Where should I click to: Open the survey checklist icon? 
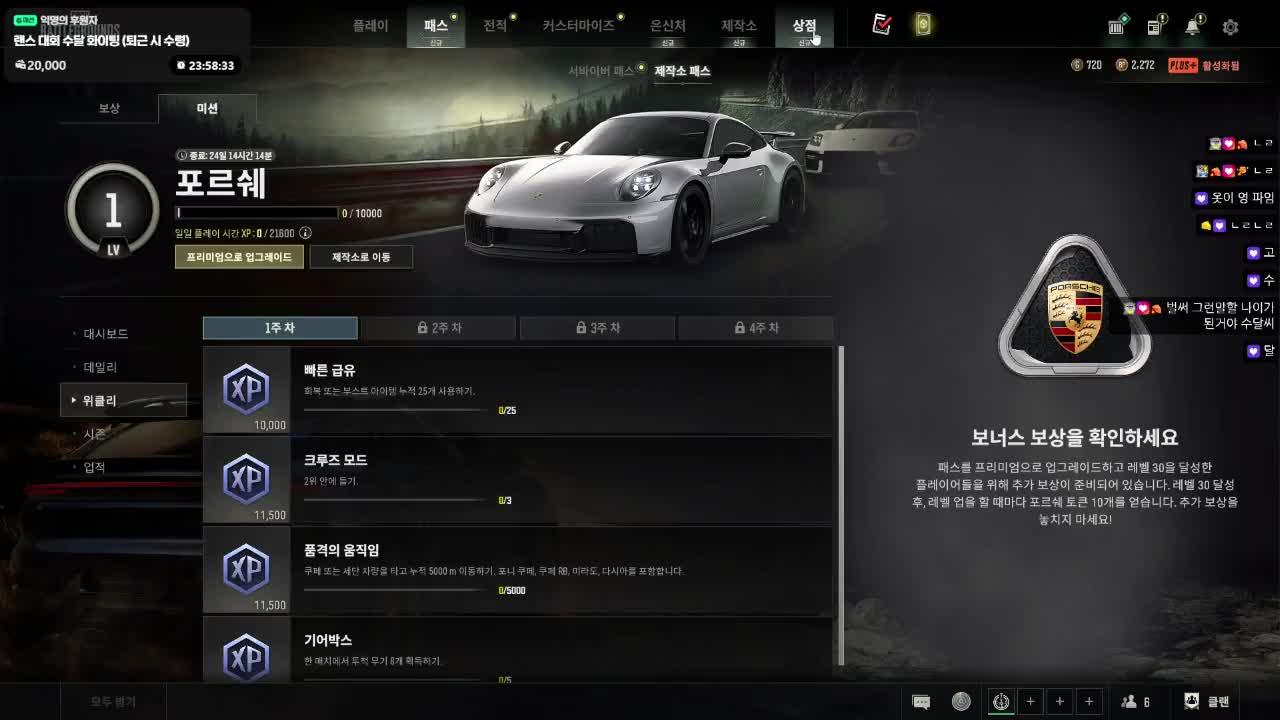coord(881,26)
